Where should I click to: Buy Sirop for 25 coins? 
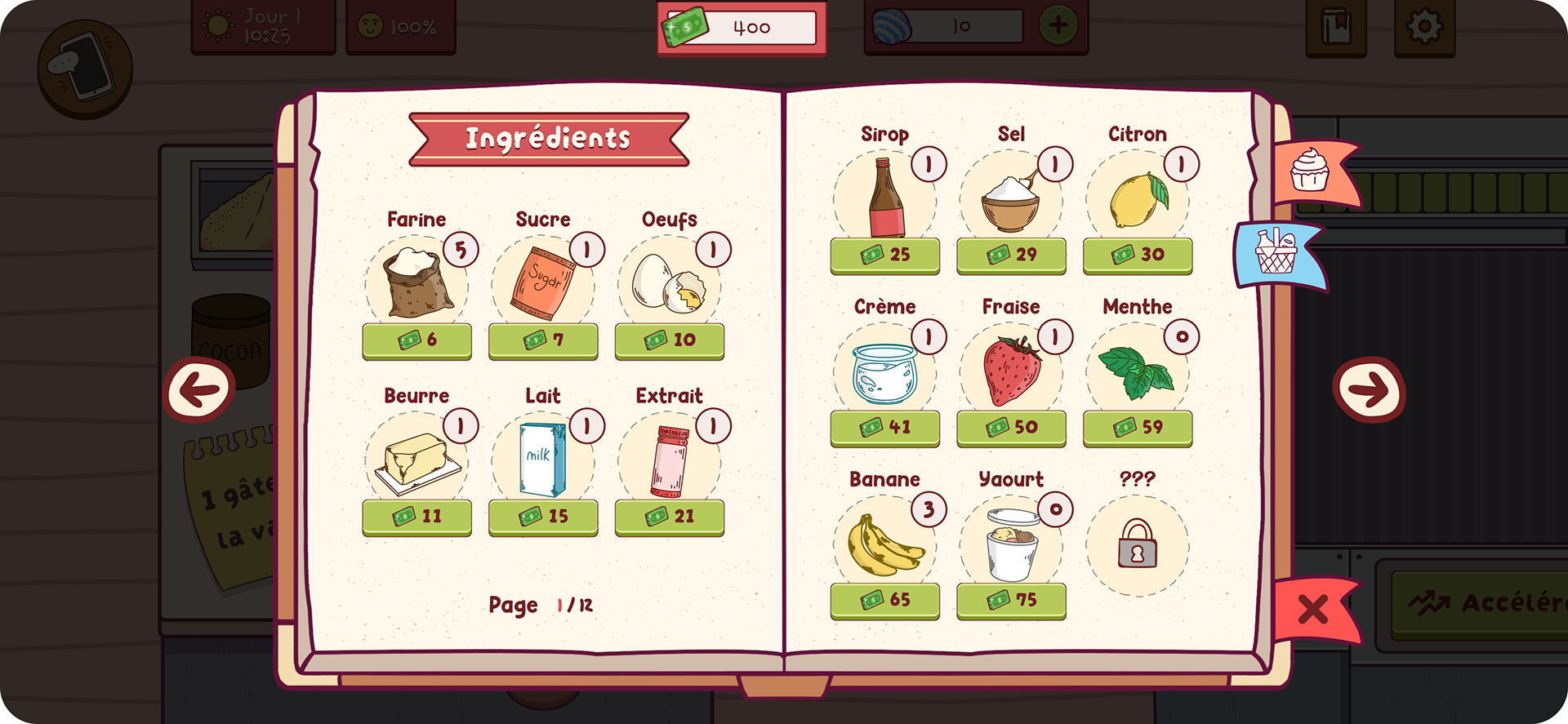coord(884,255)
